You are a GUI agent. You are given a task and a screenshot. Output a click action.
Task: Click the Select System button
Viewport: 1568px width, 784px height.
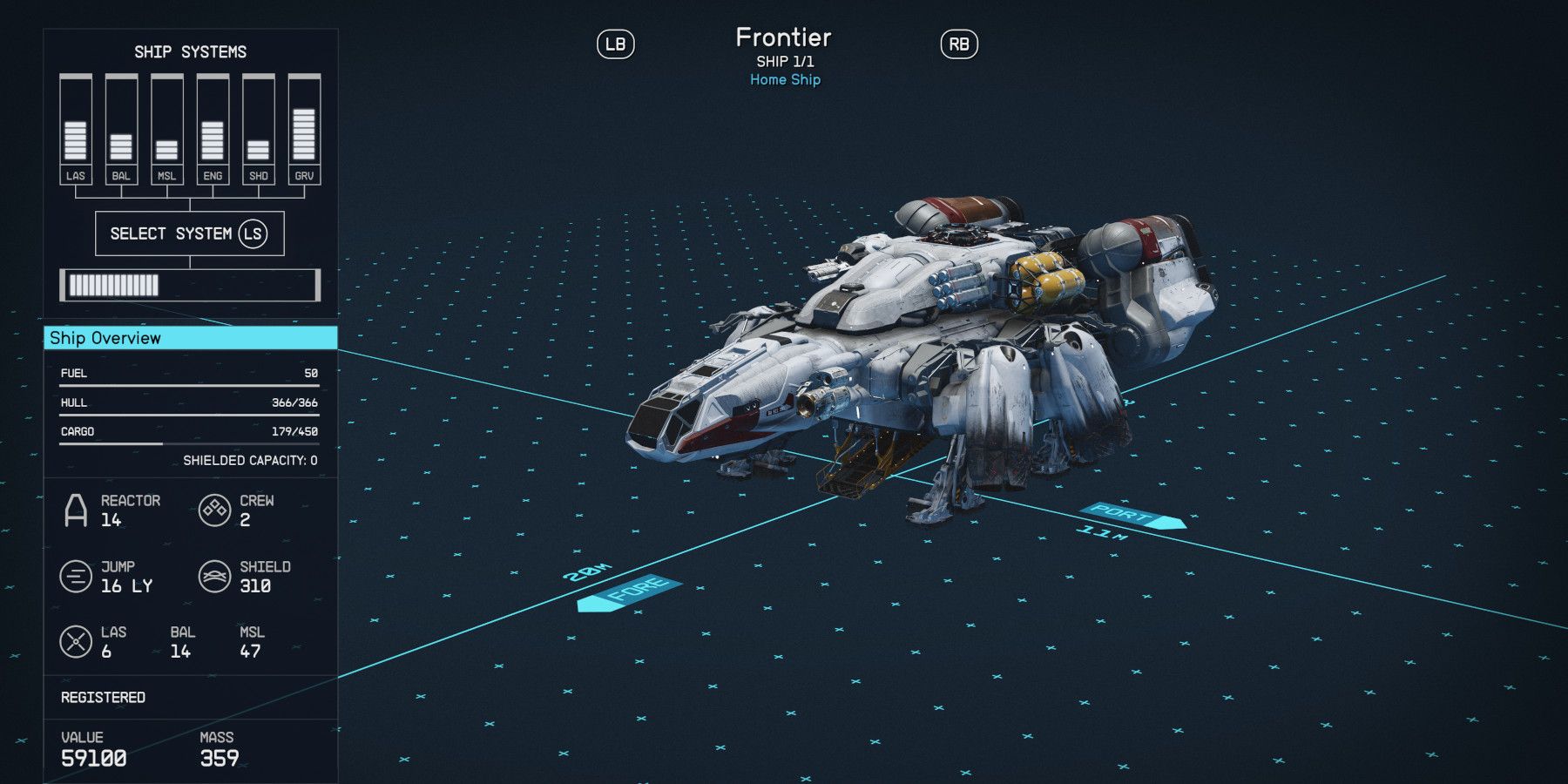tap(189, 233)
